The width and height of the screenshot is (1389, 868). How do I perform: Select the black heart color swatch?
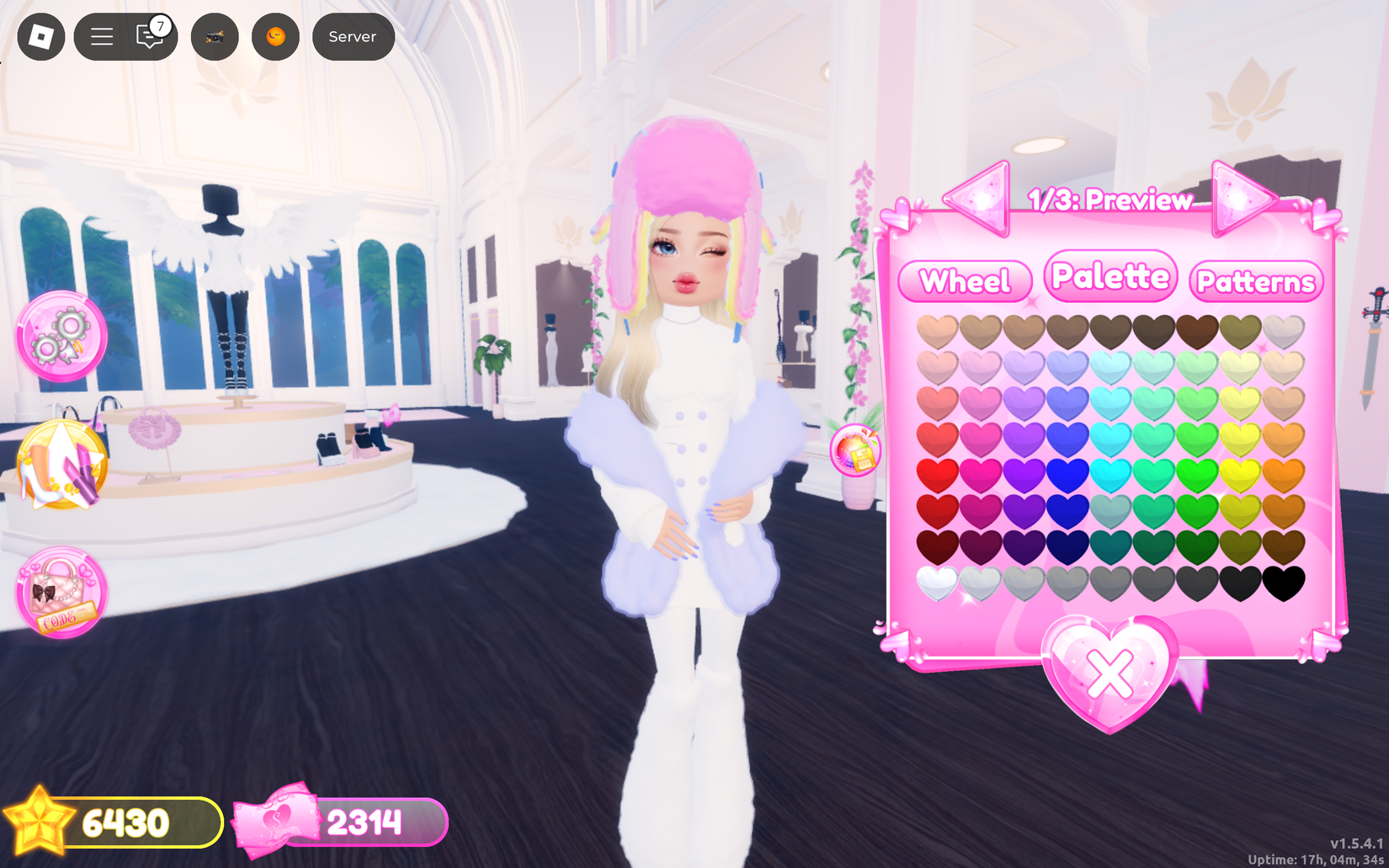click(1285, 583)
